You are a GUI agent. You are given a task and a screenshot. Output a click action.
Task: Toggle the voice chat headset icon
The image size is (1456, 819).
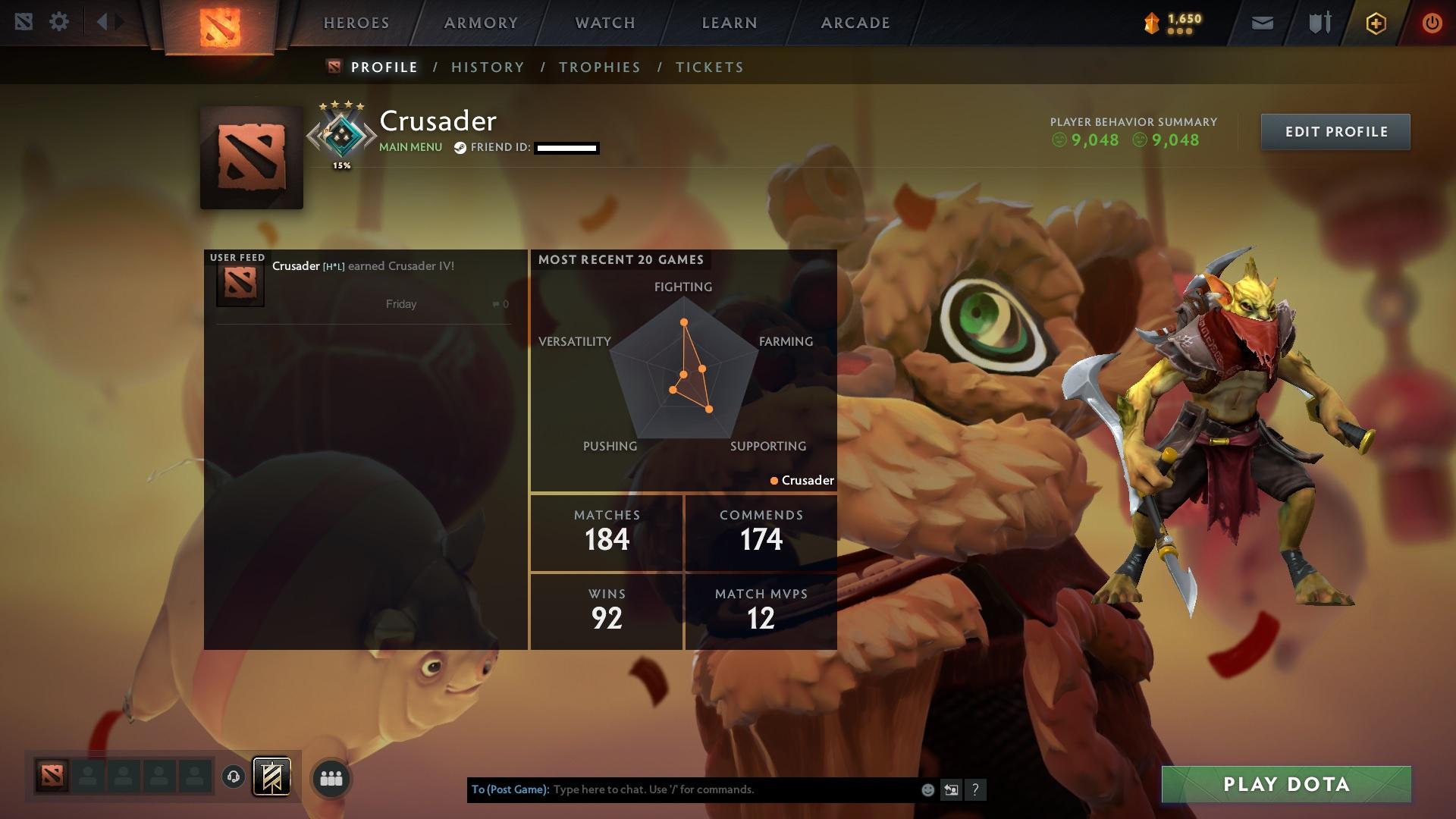click(234, 777)
